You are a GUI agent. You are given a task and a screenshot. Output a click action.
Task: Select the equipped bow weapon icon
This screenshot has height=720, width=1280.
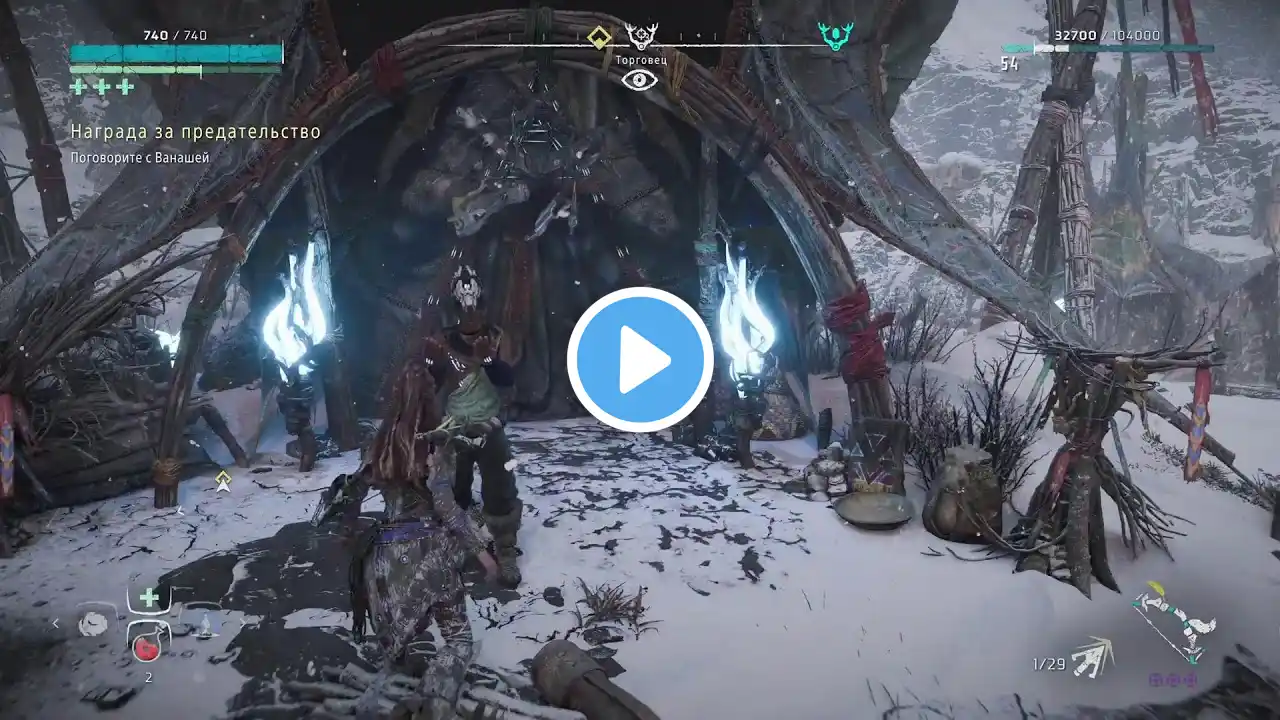pyautogui.click(x=1176, y=621)
